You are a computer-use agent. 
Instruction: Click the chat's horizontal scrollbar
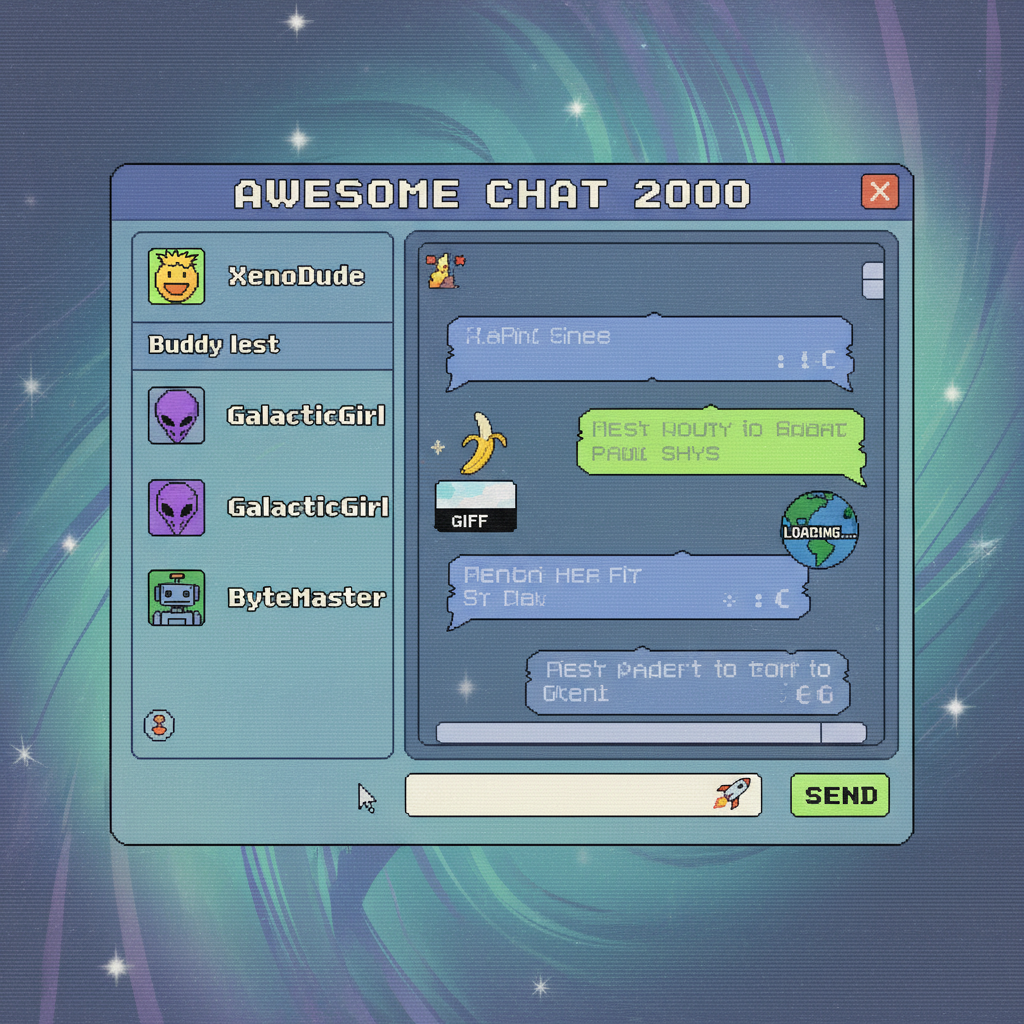pyautogui.click(x=628, y=733)
